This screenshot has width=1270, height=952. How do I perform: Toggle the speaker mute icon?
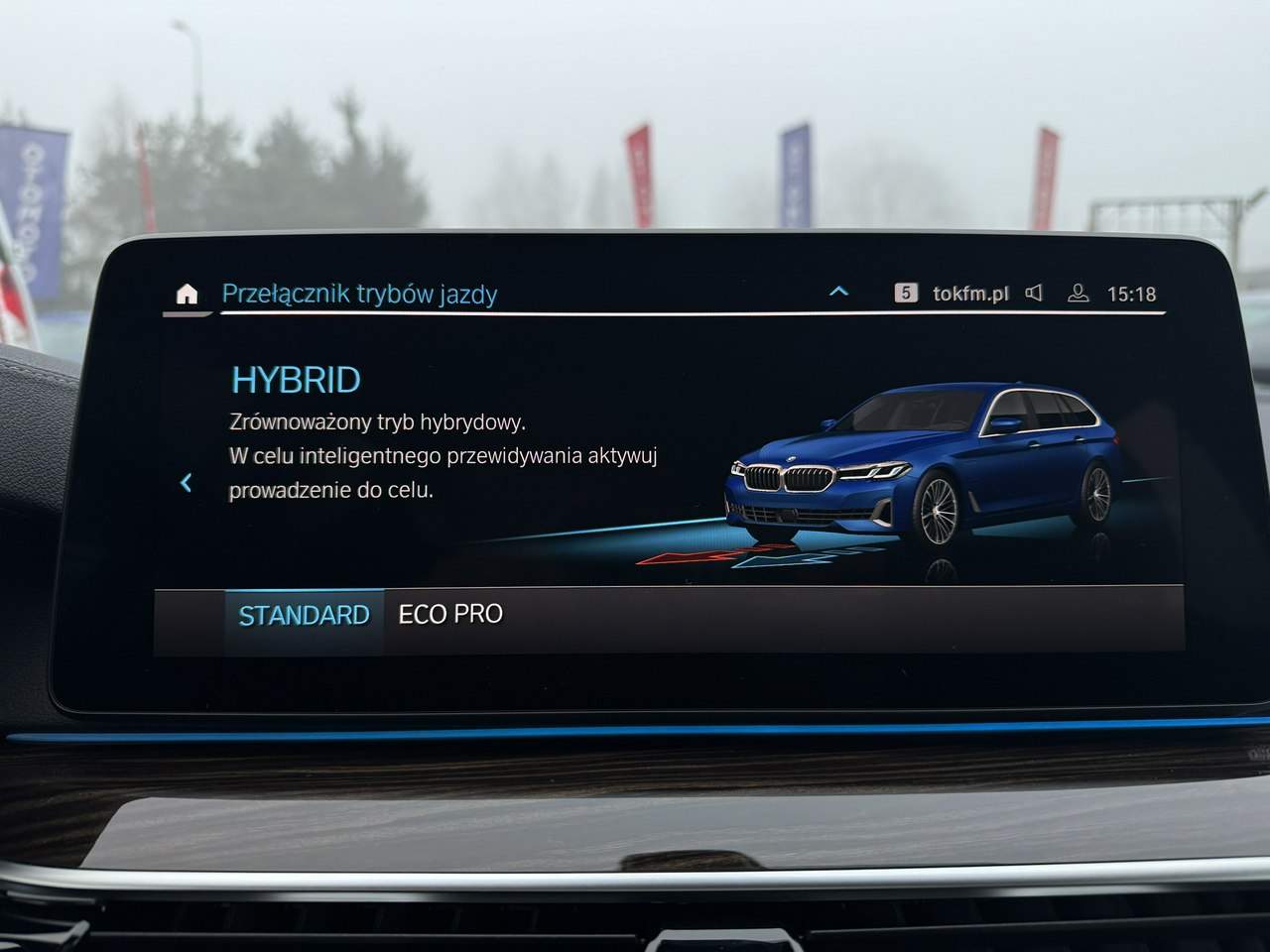tap(1034, 294)
